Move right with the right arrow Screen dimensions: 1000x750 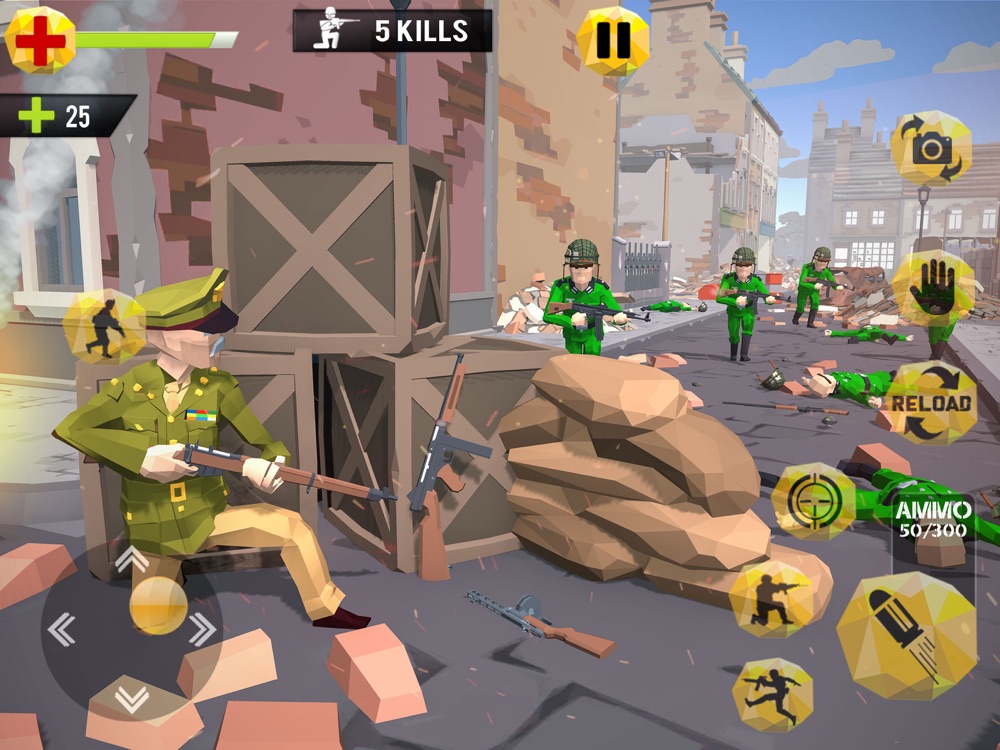(201, 628)
